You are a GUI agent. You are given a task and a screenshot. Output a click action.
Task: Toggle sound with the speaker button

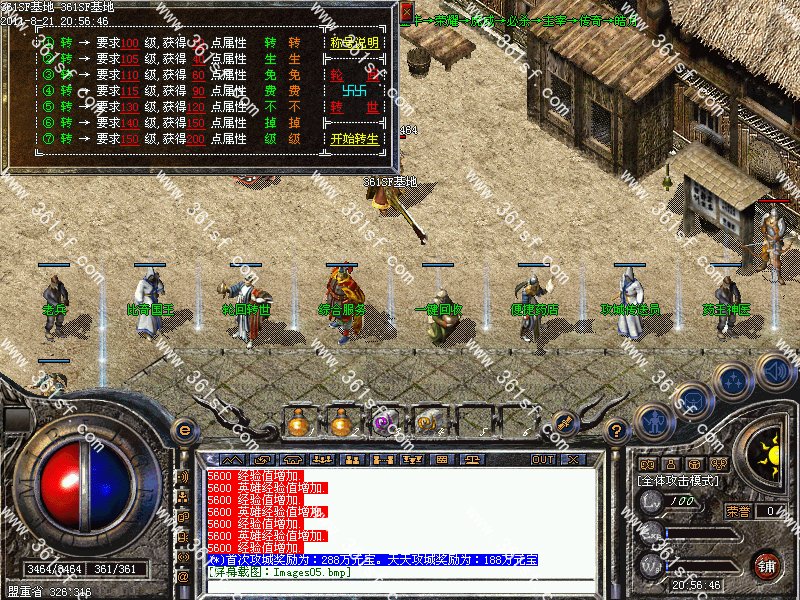(775, 371)
